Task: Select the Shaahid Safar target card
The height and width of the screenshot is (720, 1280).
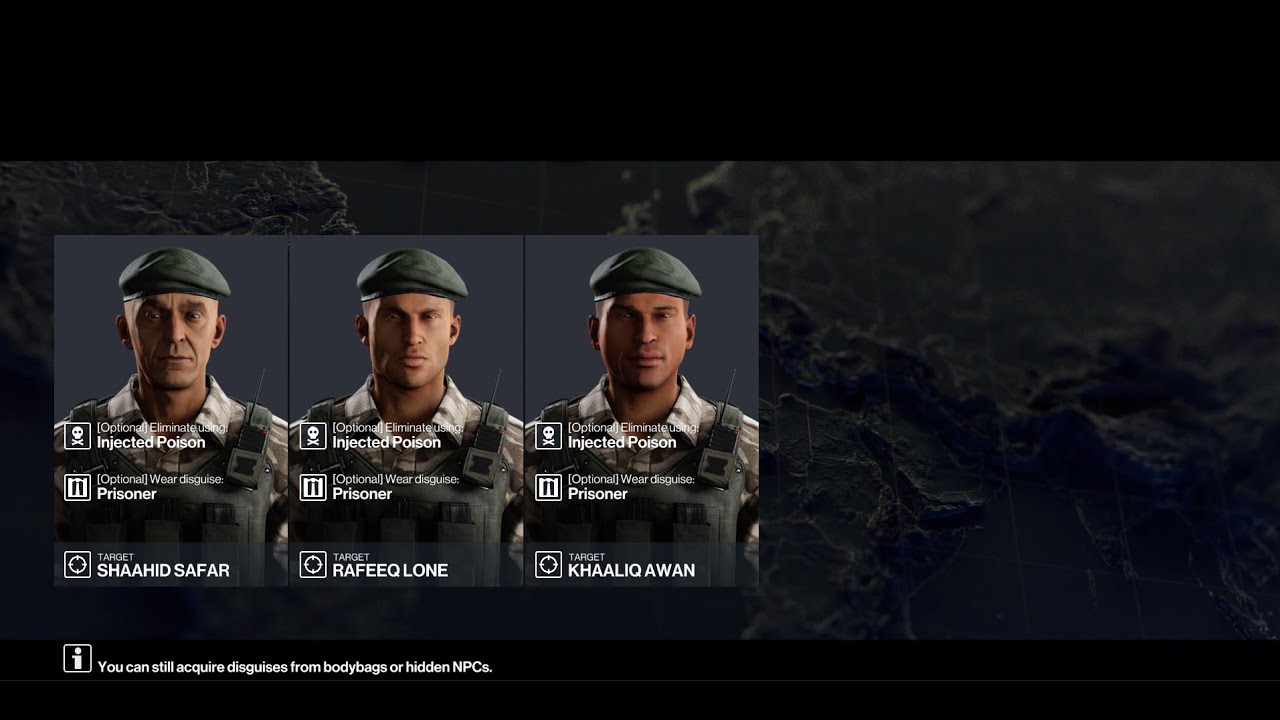Action: click(x=171, y=410)
